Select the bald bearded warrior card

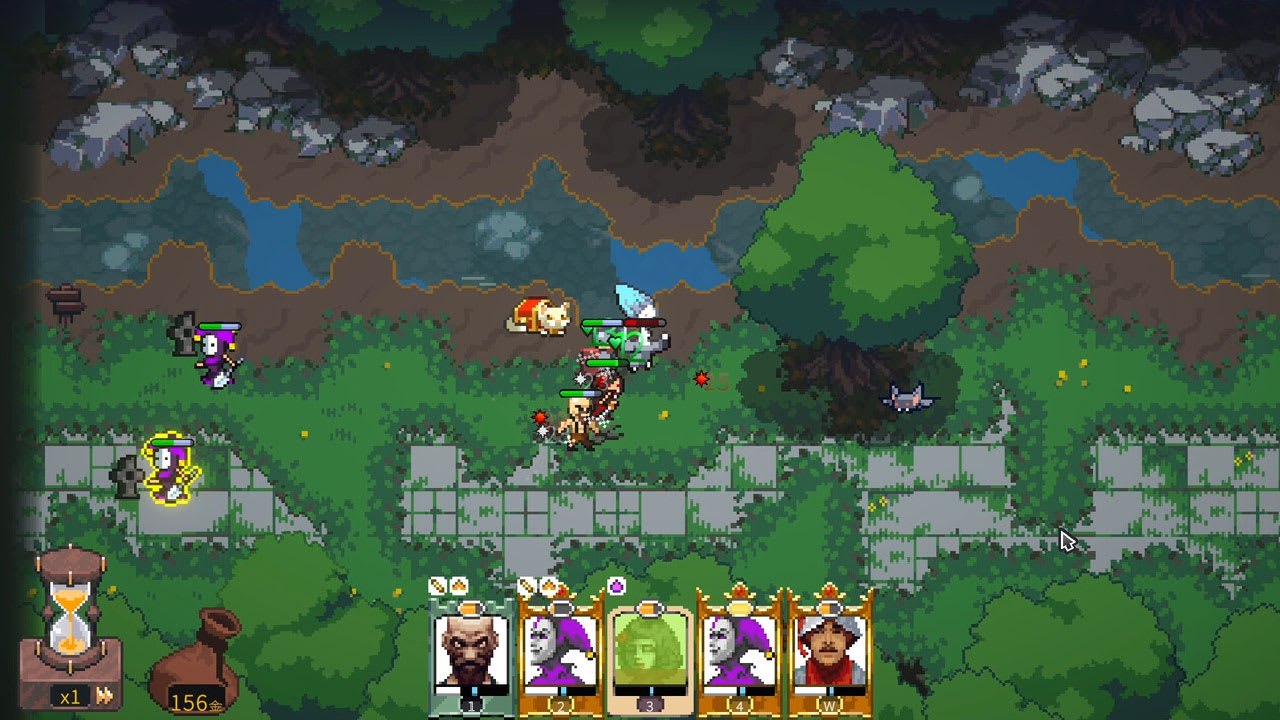(x=471, y=652)
